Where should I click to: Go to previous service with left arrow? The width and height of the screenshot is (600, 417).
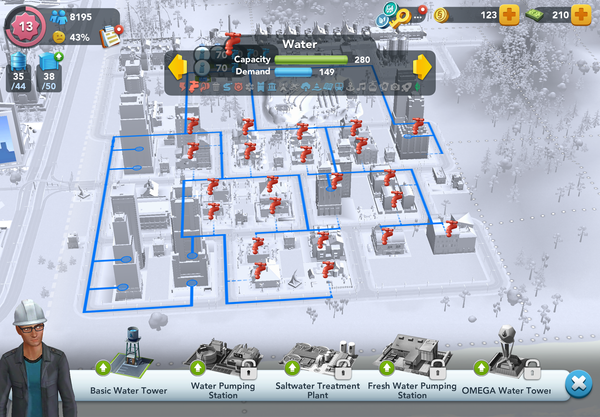tap(179, 67)
